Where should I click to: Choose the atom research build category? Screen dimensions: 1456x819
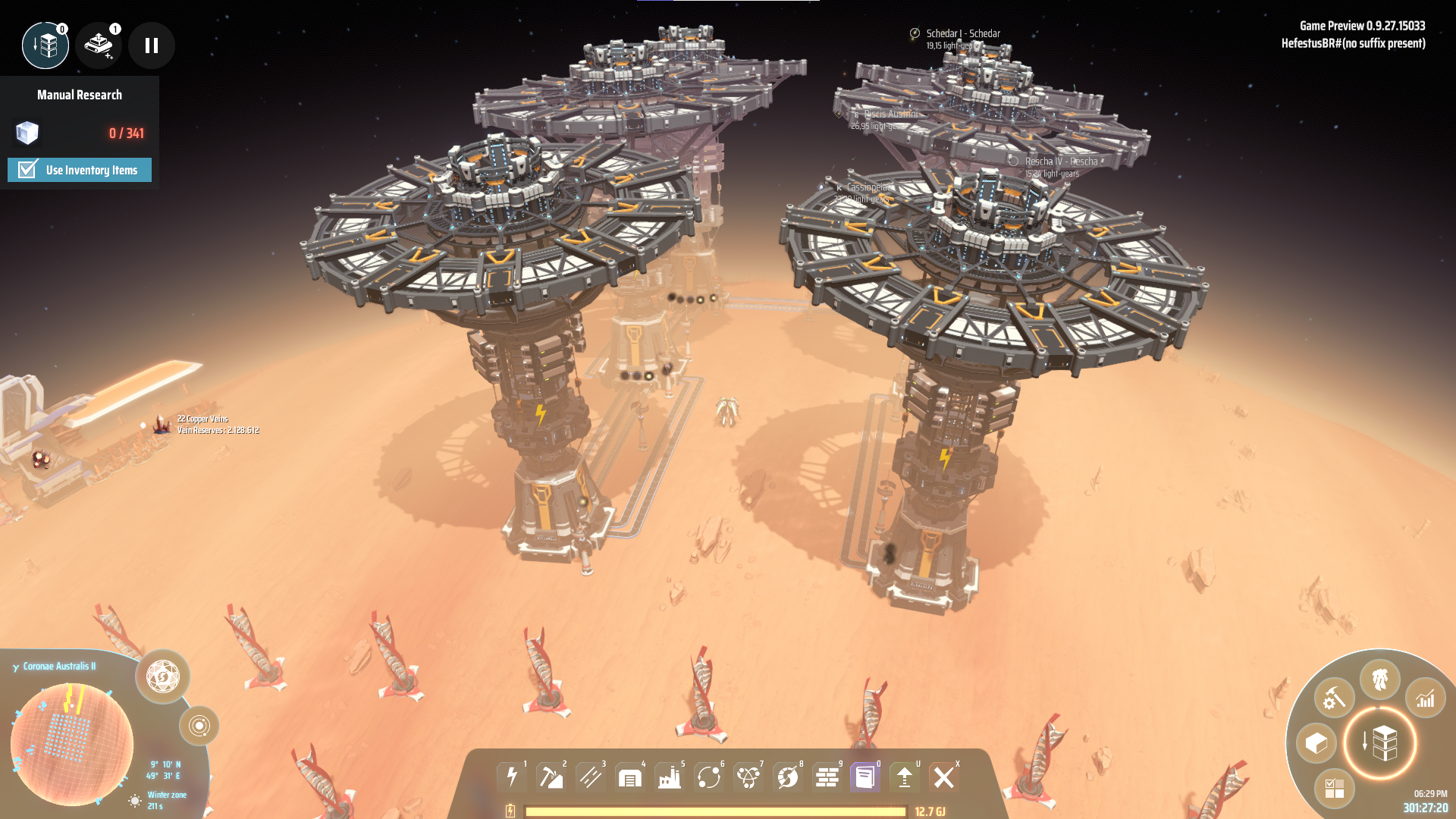coord(748,777)
